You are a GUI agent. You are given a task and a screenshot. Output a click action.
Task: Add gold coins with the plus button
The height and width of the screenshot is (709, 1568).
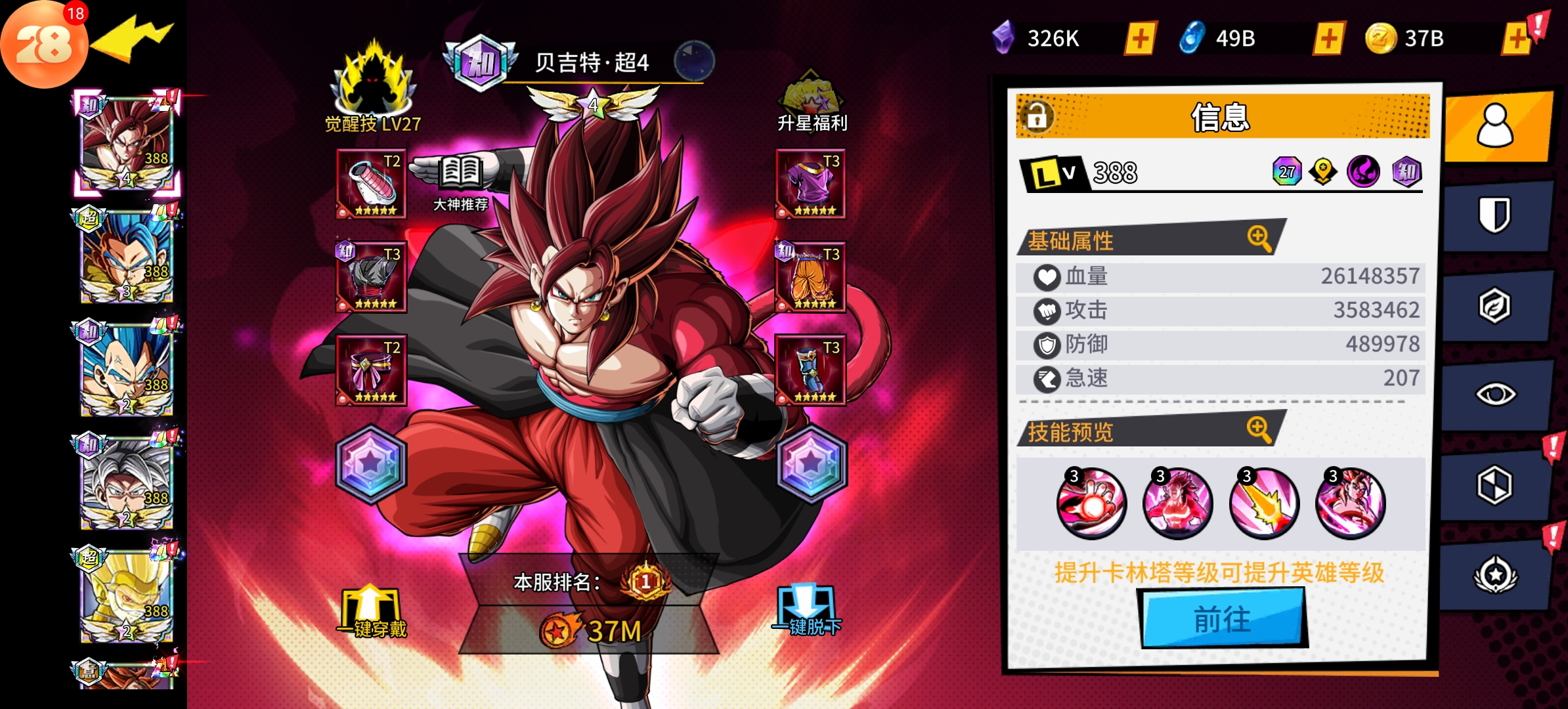click(1517, 38)
